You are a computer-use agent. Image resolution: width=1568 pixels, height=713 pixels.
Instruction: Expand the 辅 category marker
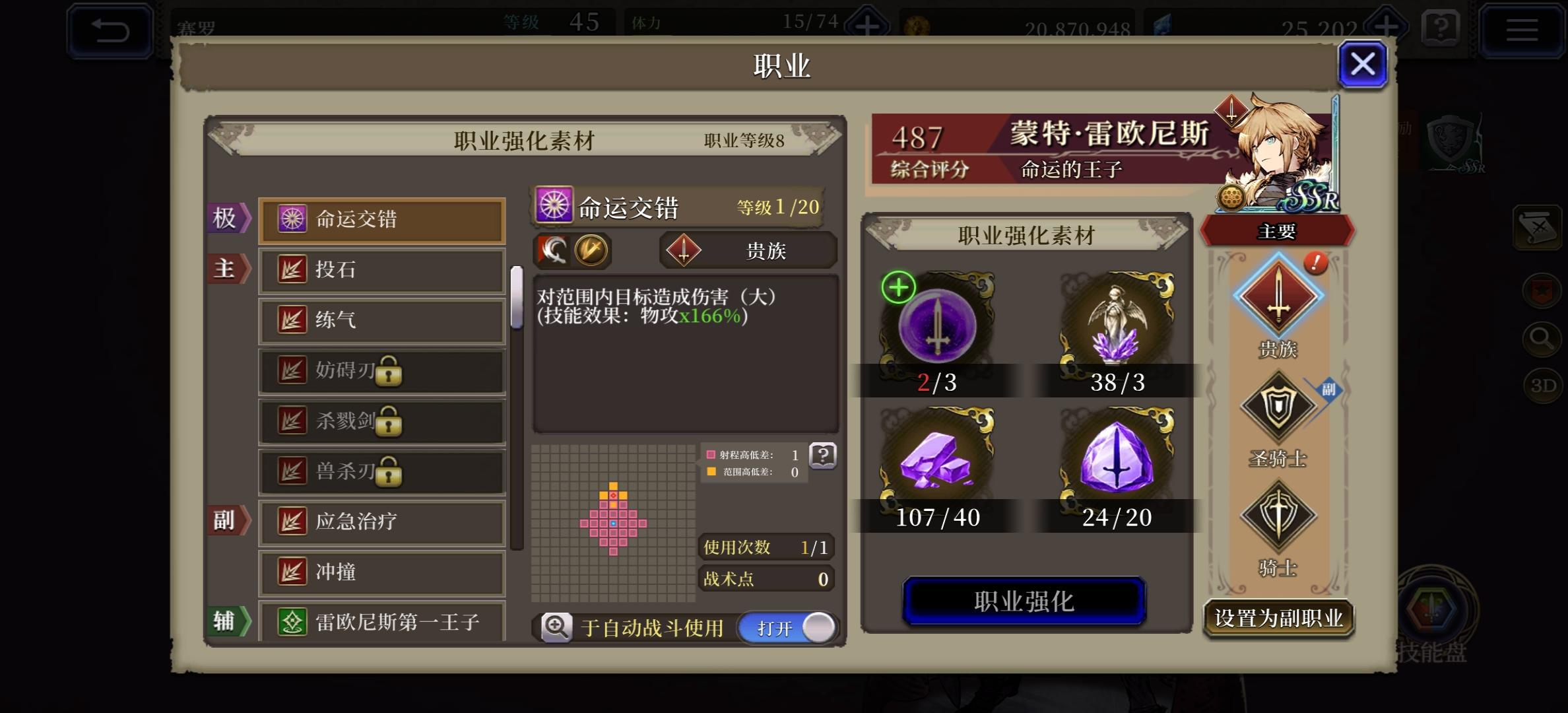click(x=228, y=621)
